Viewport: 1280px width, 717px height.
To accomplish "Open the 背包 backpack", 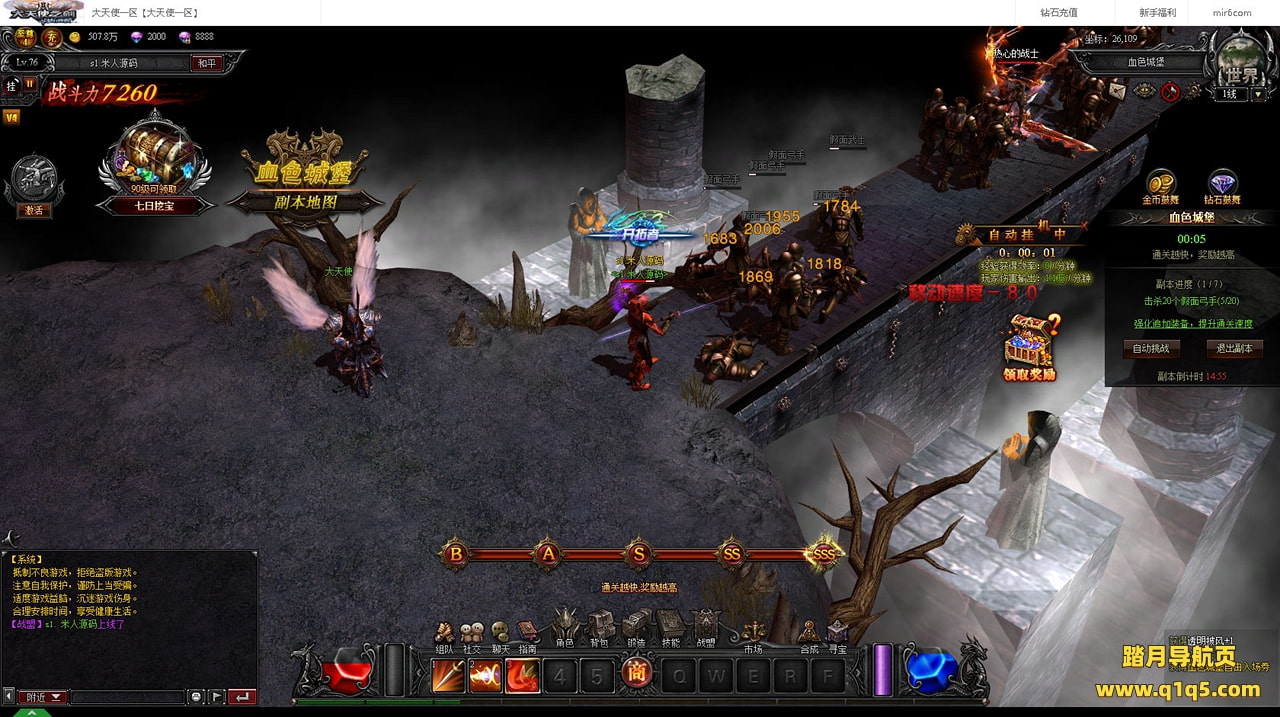I will 599,628.
